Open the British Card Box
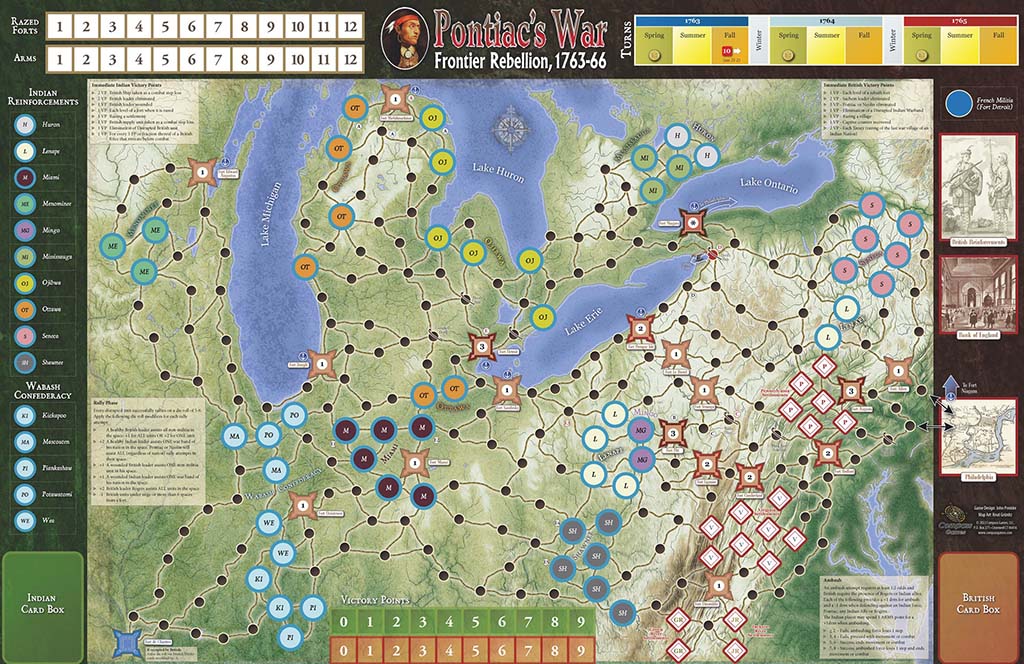The height and width of the screenshot is (664, 1024). [978, 602]
